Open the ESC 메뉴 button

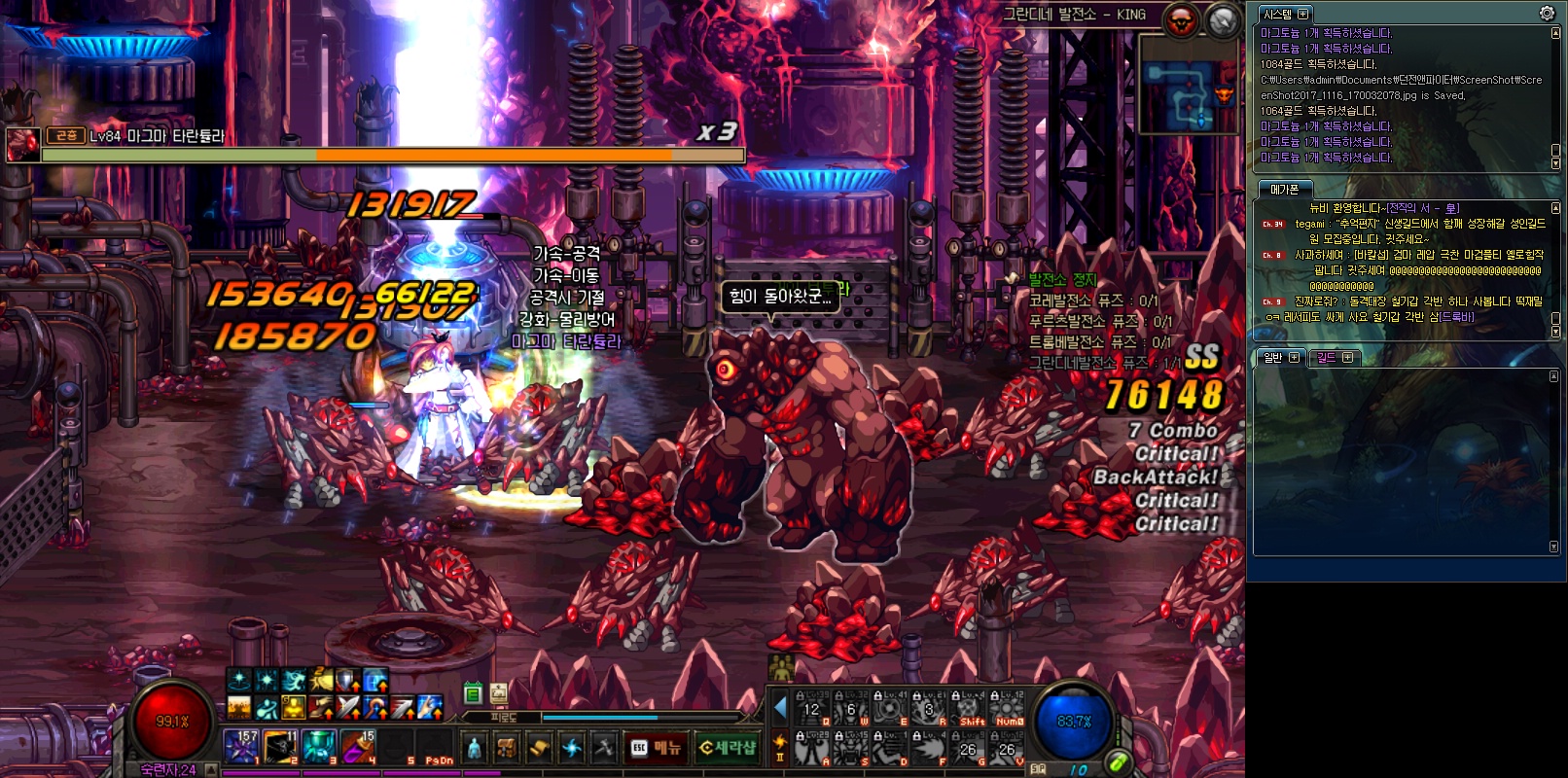655,747
